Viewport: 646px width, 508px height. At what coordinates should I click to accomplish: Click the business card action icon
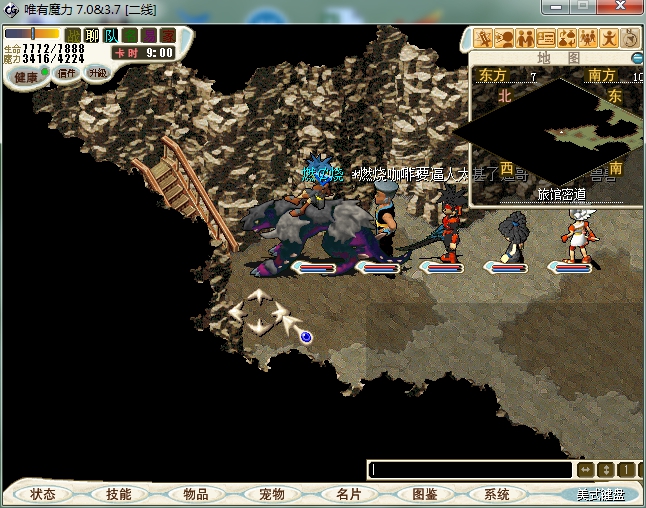[x=546, y=38]
